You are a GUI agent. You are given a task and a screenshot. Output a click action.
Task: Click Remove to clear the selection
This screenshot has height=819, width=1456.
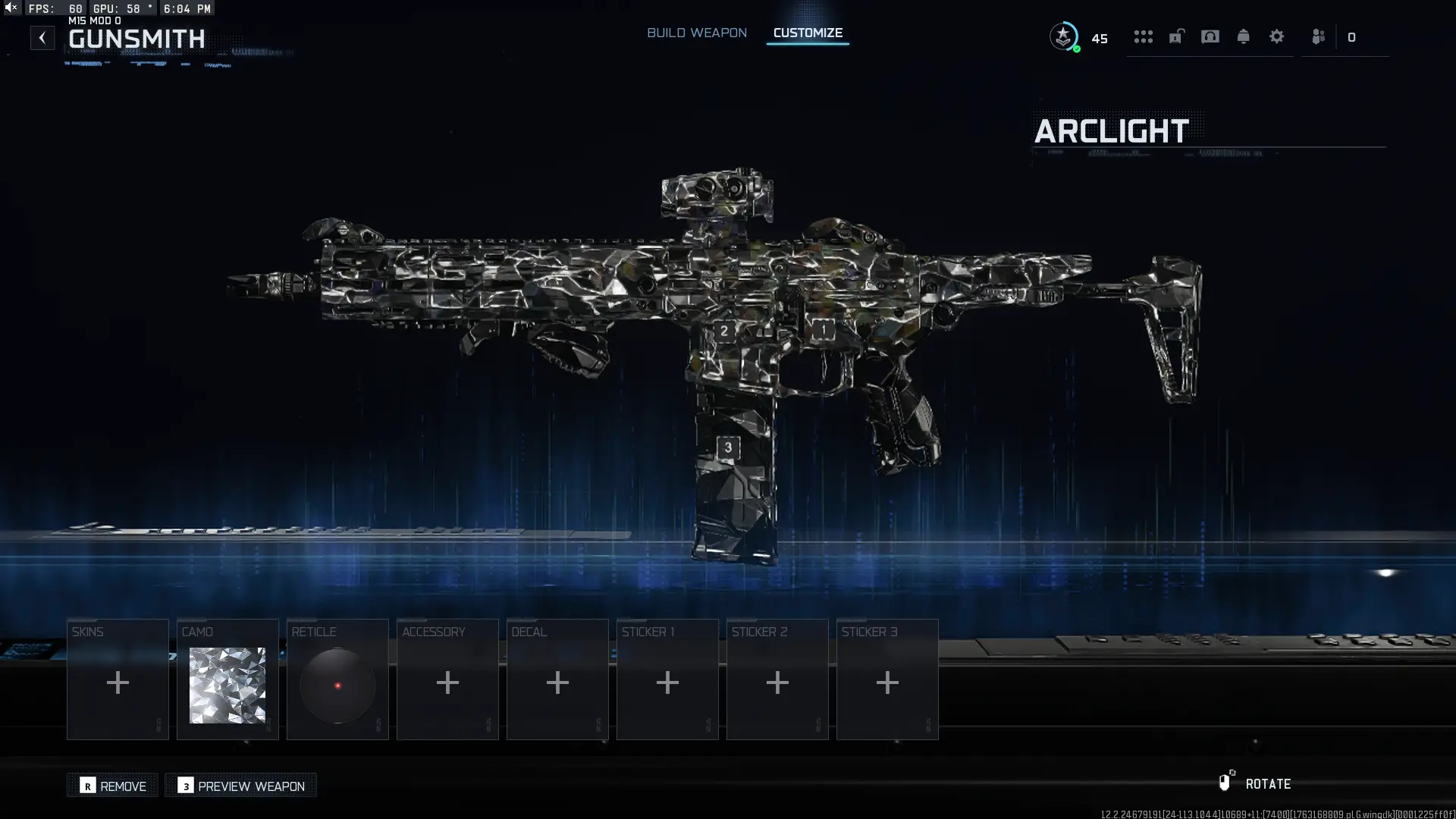click(111, 786)
